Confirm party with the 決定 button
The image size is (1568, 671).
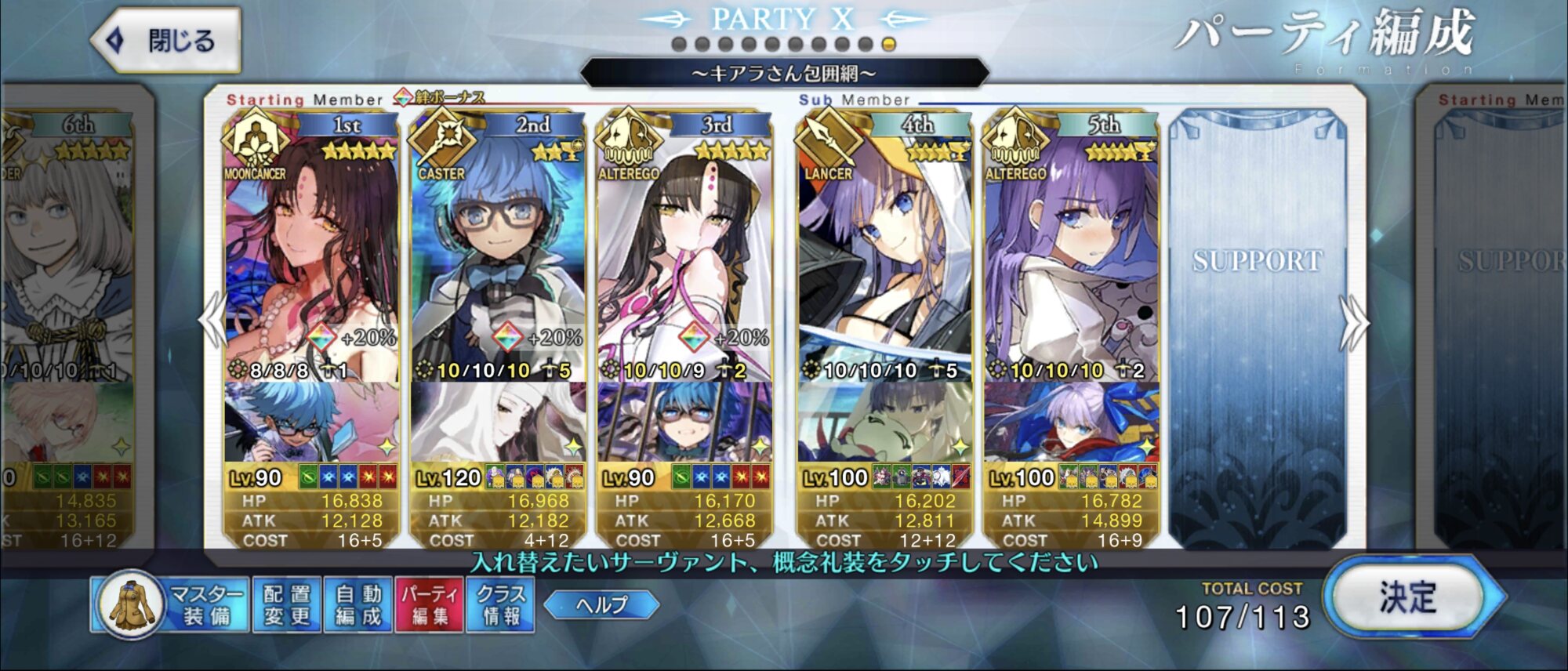pyautogui.click(x=1408, y=598)
